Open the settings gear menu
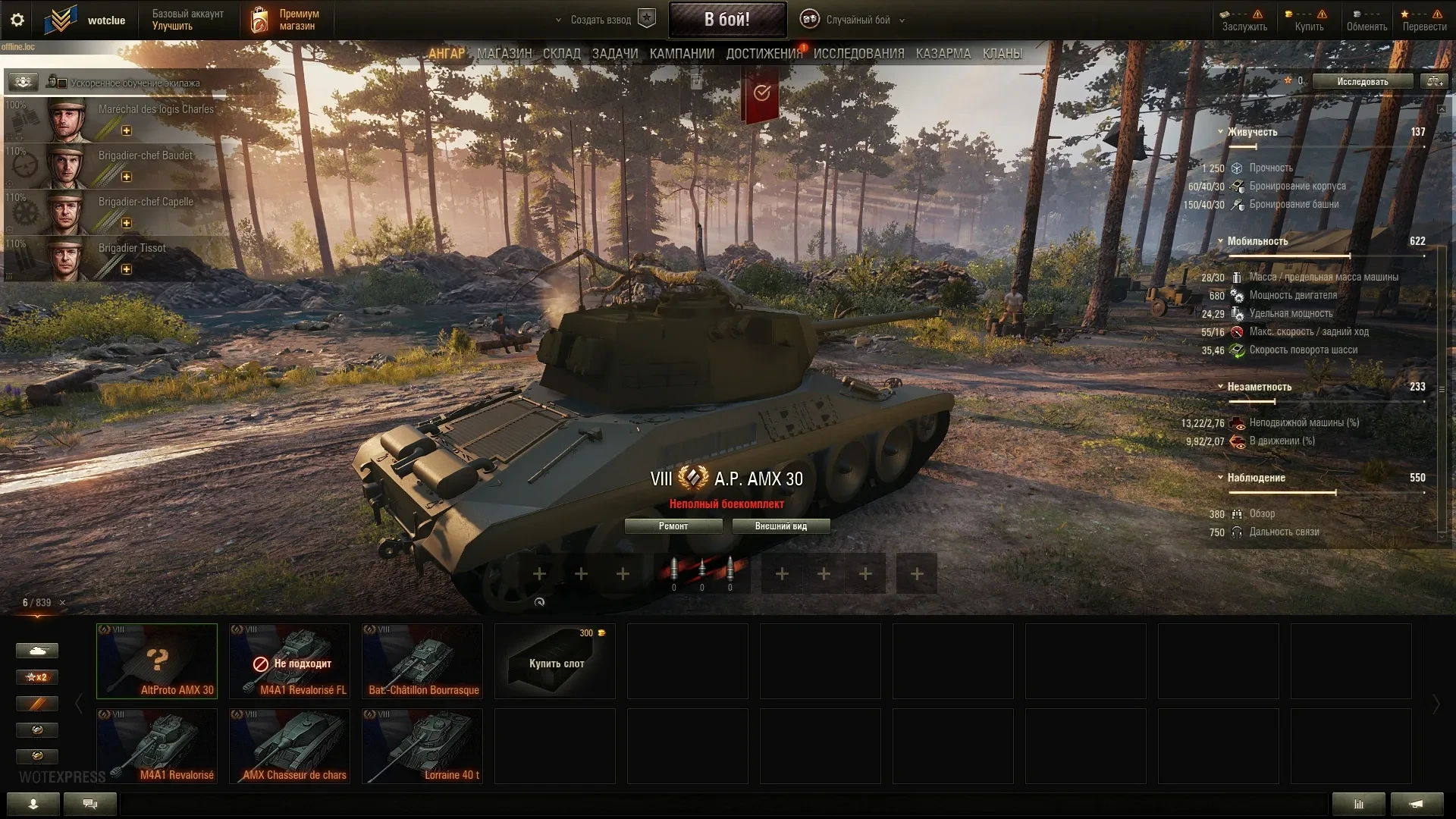1456x819 pixels. [17, 20]
